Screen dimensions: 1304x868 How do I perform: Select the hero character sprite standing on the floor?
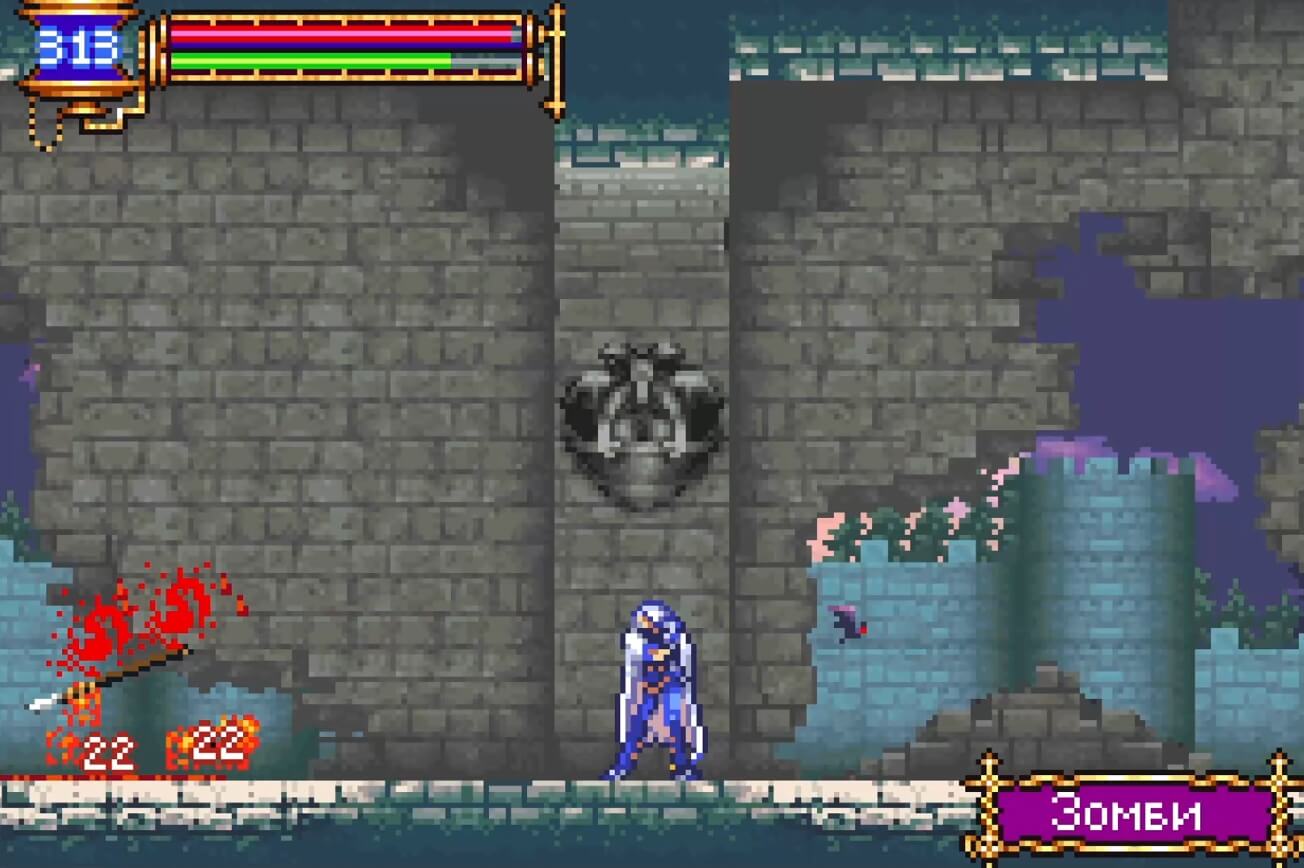tap(652, 690)
